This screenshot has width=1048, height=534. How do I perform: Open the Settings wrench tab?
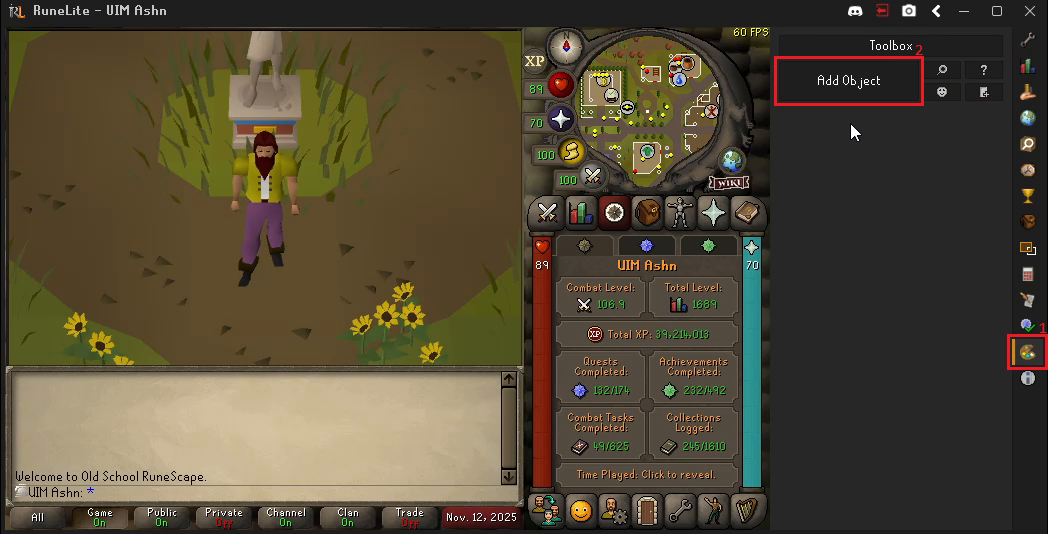pos(680,511)
